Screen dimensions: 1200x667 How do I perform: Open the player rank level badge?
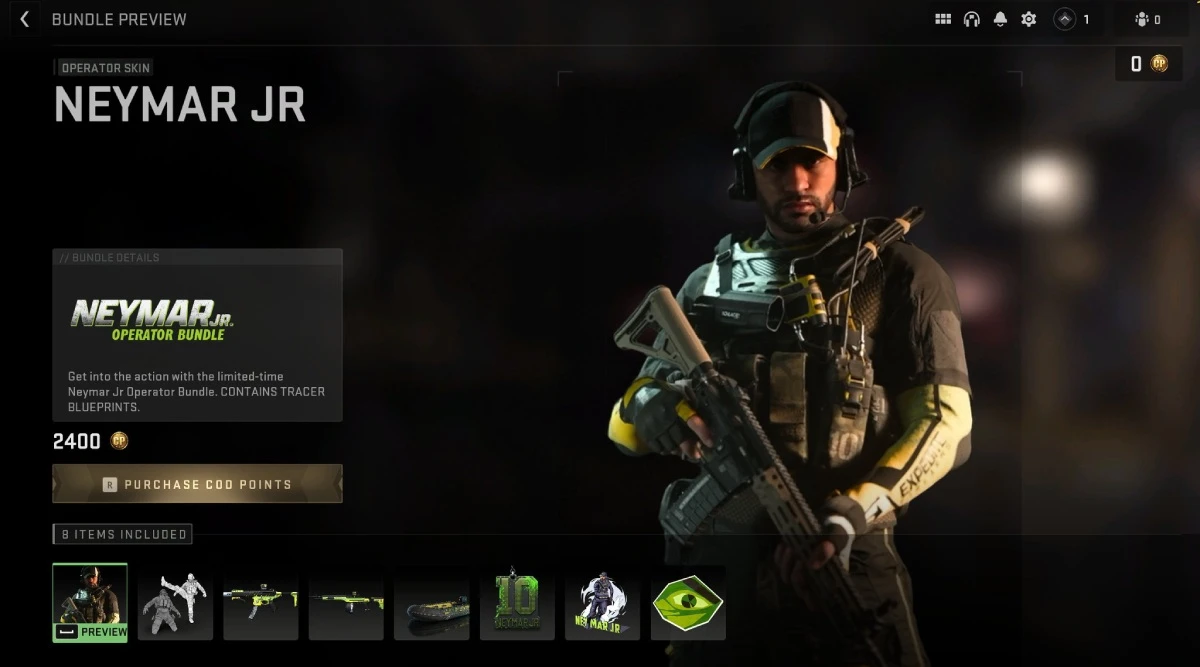pos(1073,19)
